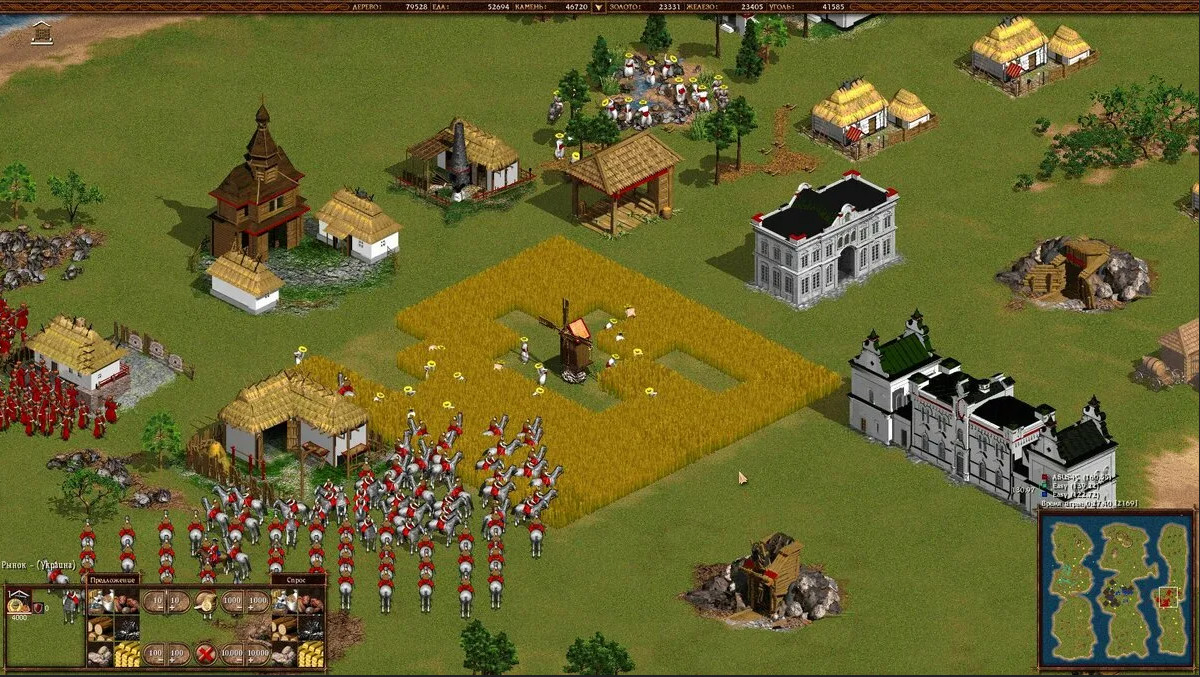Decrease trade amount by 1000

[232, 602]
